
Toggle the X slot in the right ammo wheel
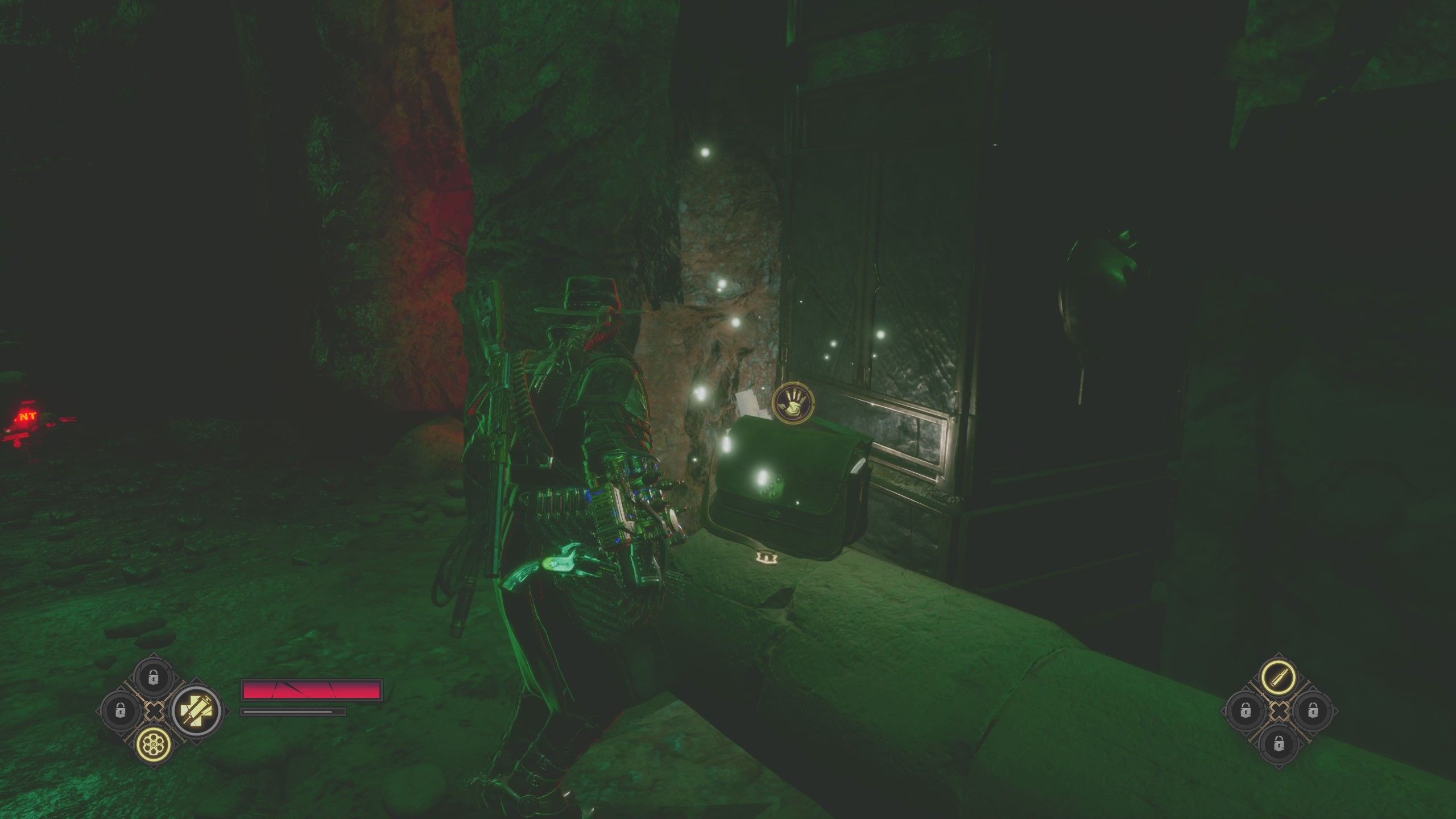point(1280,712)
